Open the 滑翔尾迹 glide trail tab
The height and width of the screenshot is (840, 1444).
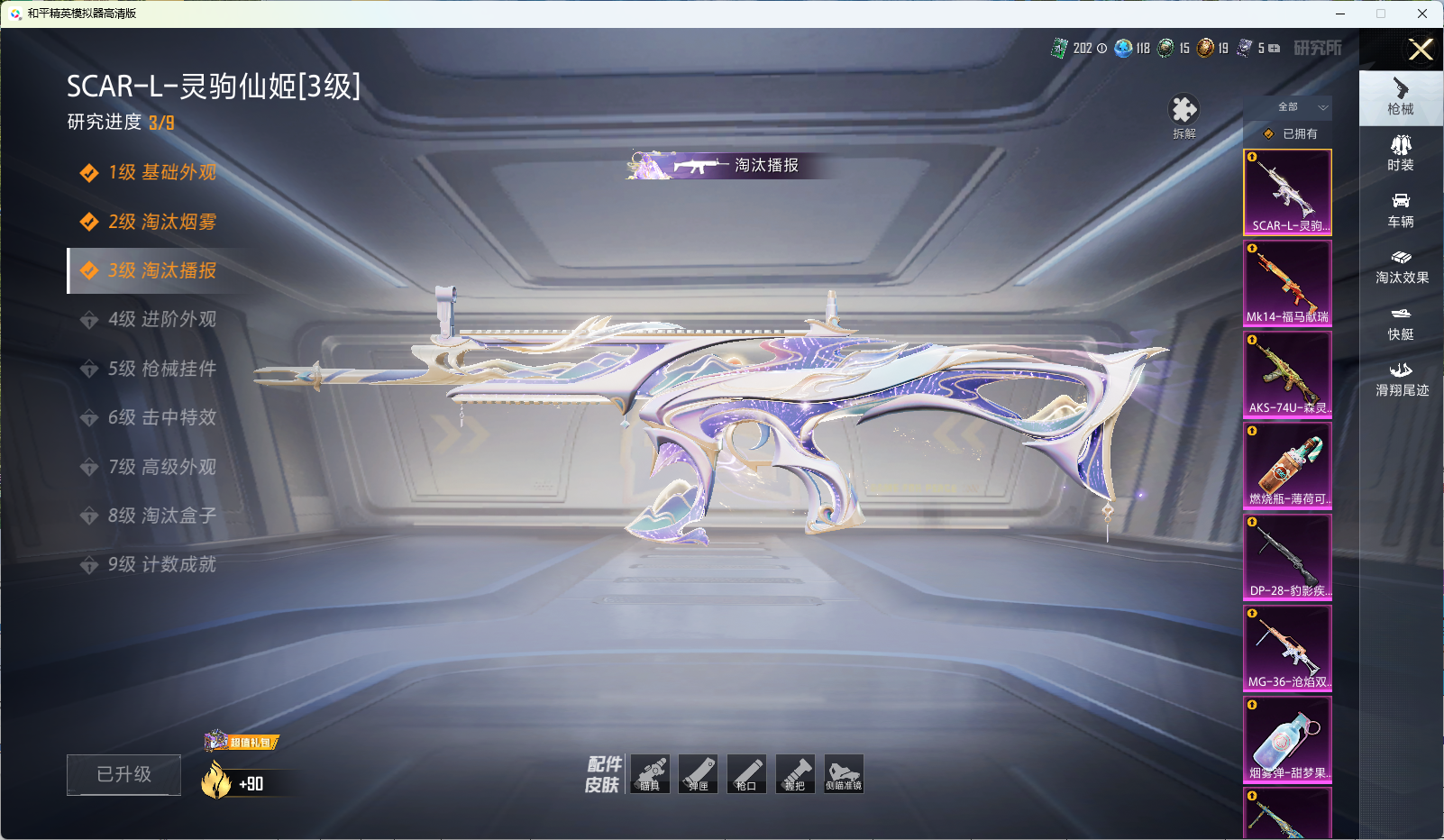click(x=1401, y=379)
